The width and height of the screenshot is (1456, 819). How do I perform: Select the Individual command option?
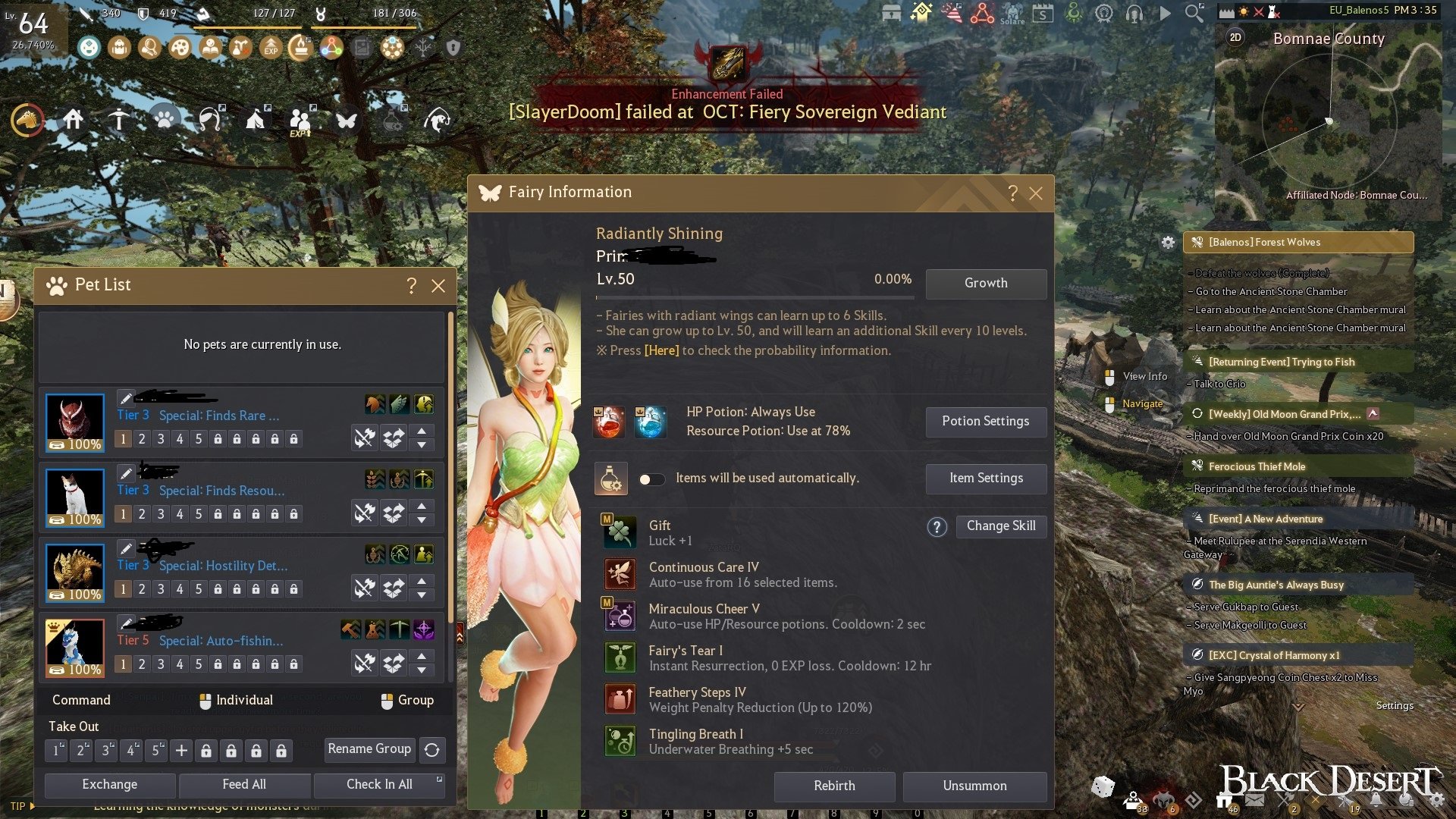pos(235,701)
